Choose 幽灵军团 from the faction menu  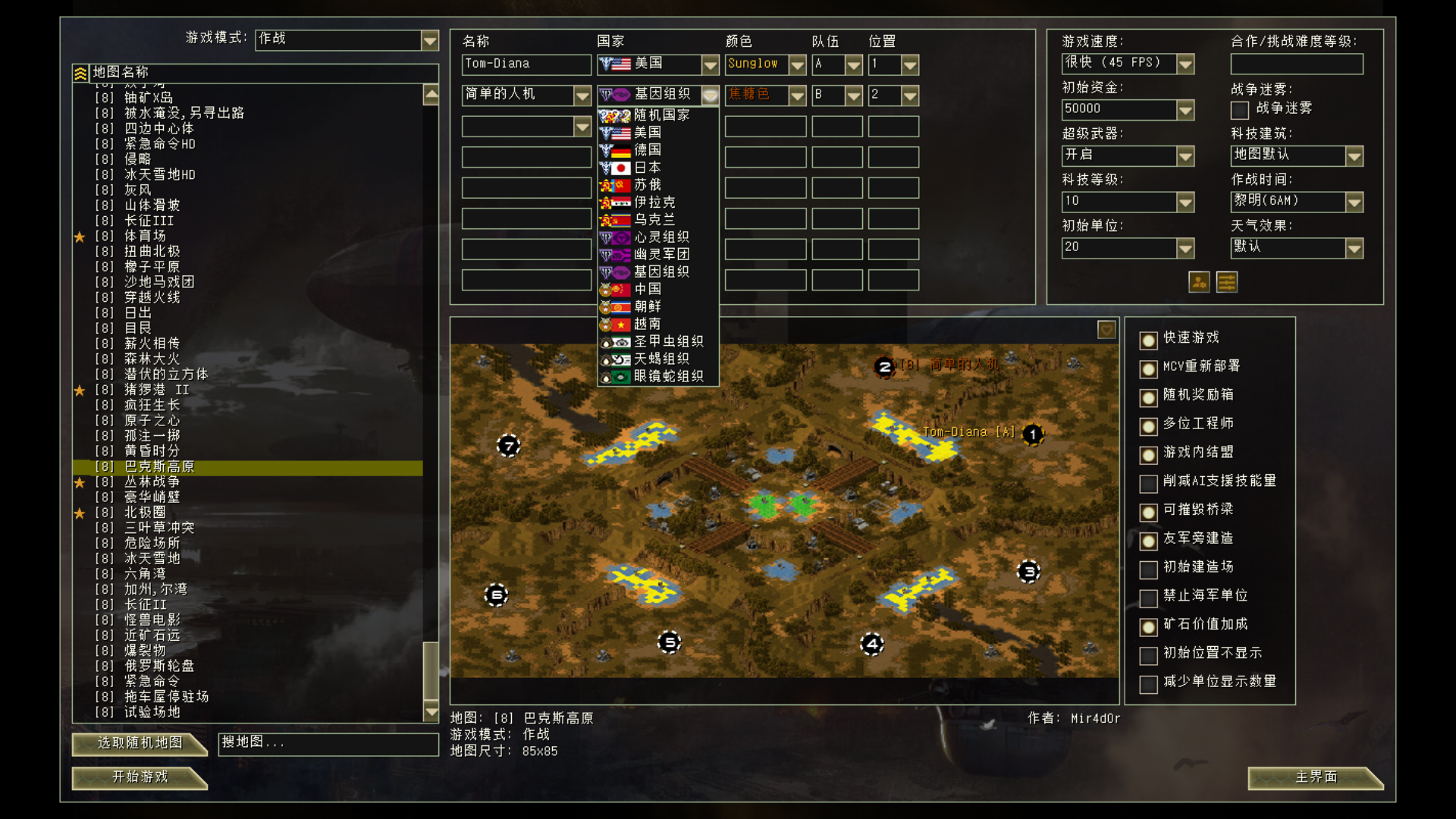coord(661,254)
